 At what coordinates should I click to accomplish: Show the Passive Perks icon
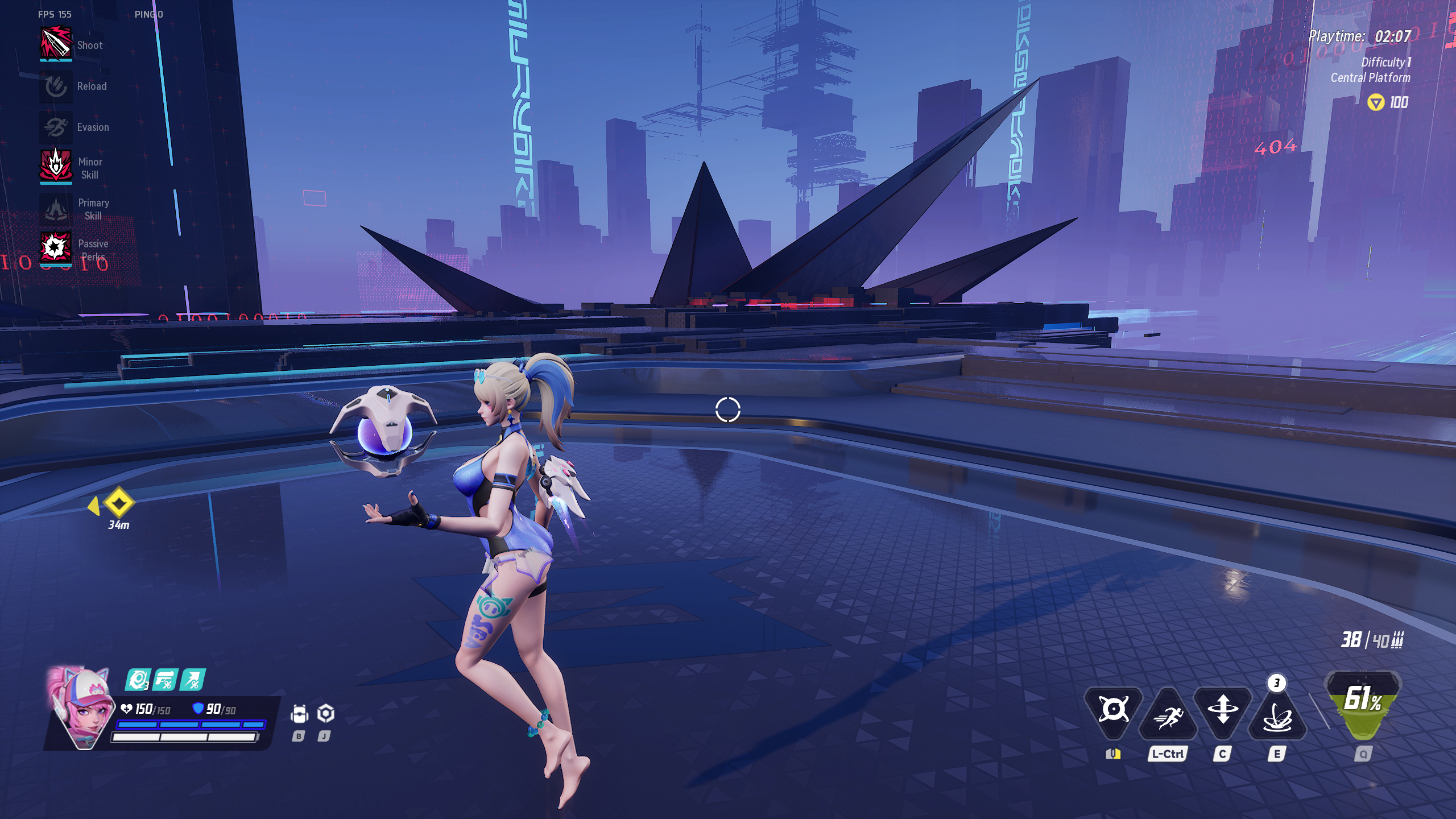coord(56,248)
